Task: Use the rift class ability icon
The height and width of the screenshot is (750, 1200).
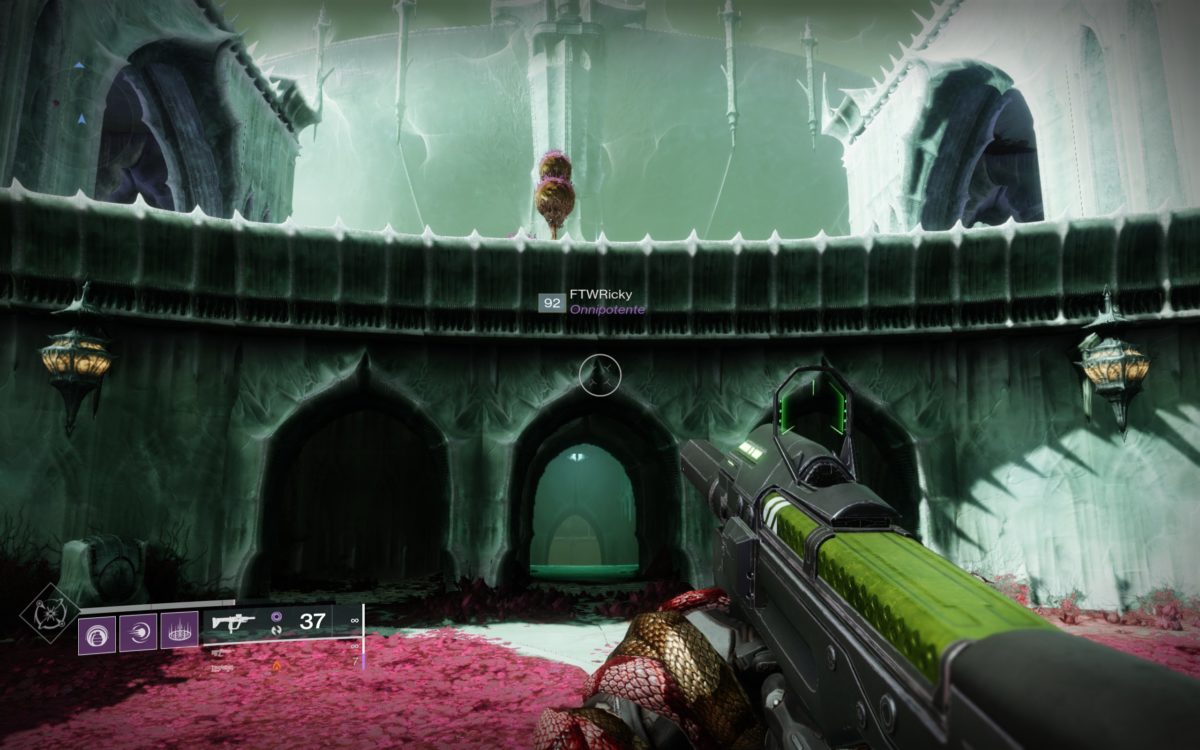Action: point(179,633)
